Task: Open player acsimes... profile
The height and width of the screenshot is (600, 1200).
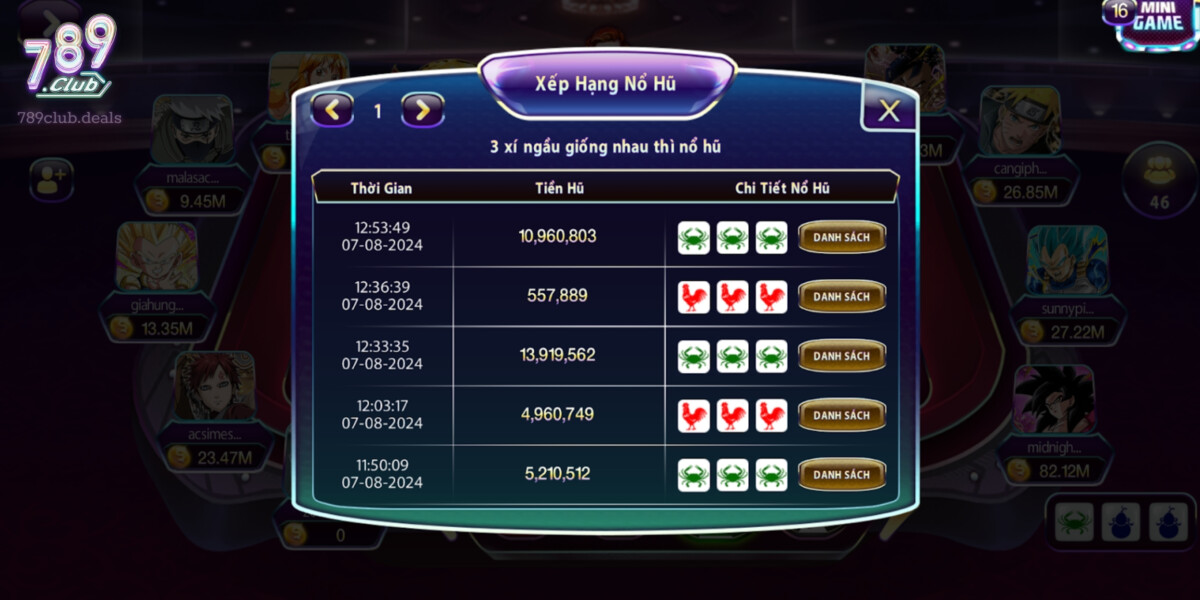Action: [x=214, y=386]
